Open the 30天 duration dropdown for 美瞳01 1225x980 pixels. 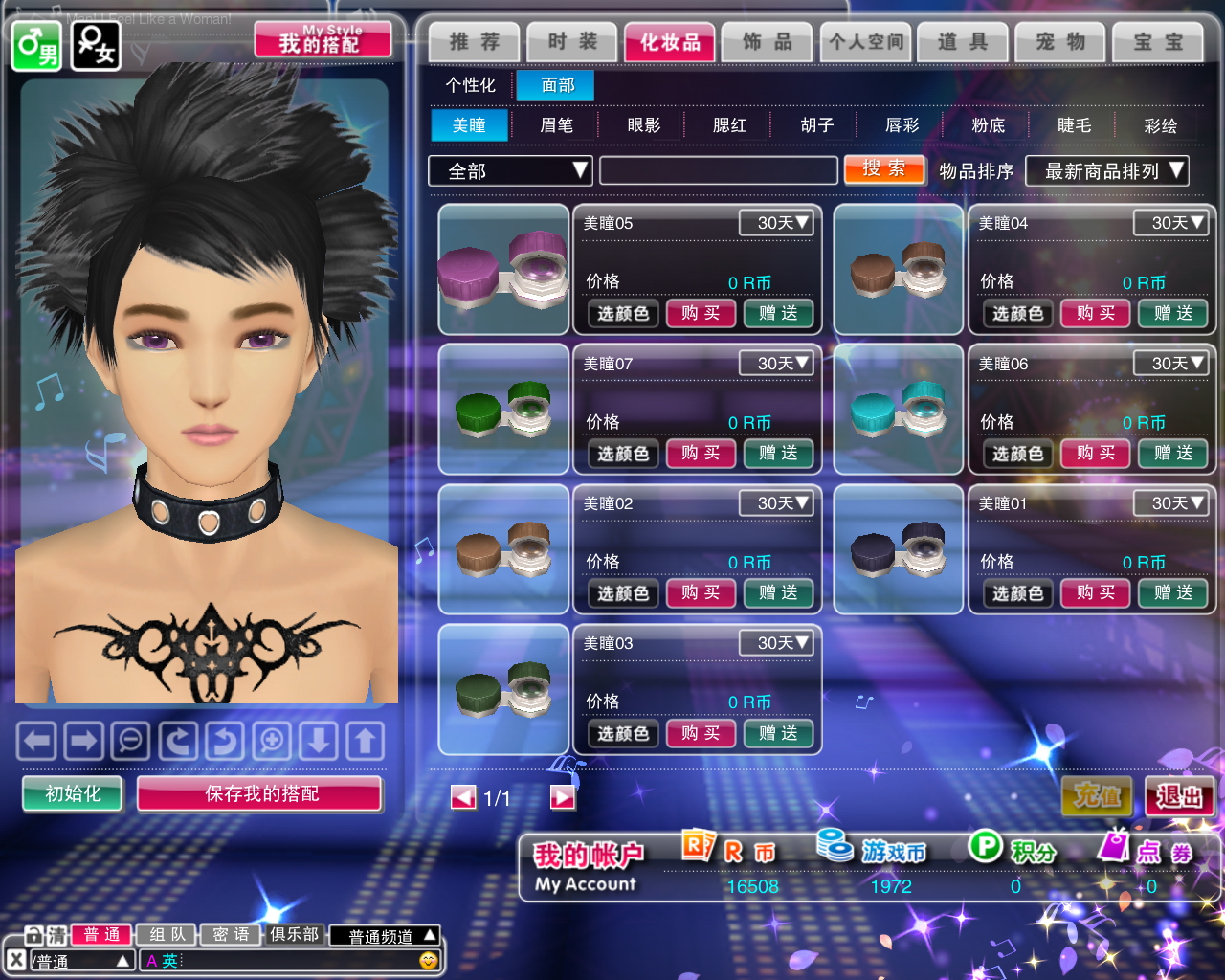click(1169, 503)
